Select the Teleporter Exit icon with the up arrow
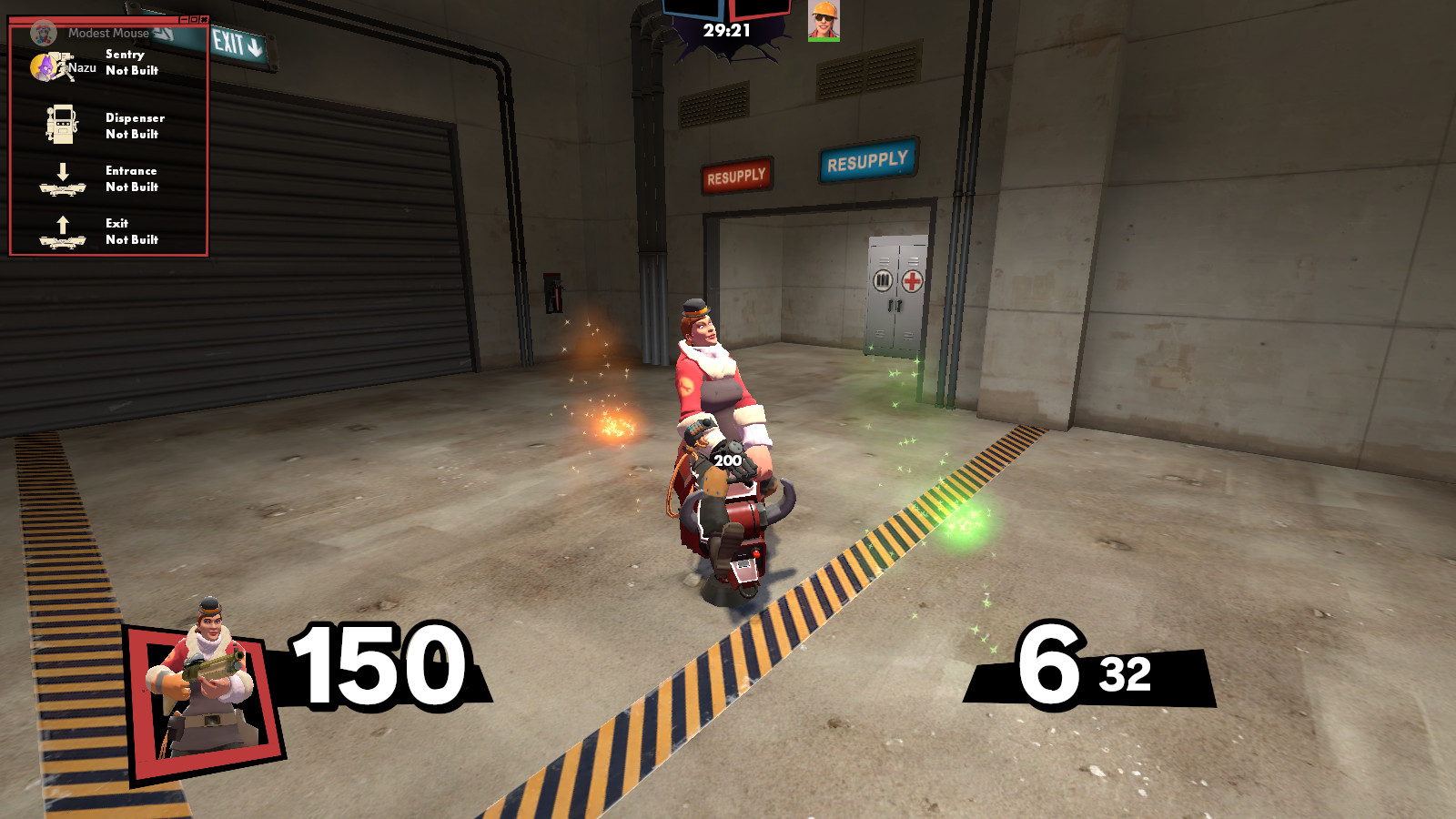Image resolution: width=1456 pixels, height=819 pixels. [x=62, y=232]
